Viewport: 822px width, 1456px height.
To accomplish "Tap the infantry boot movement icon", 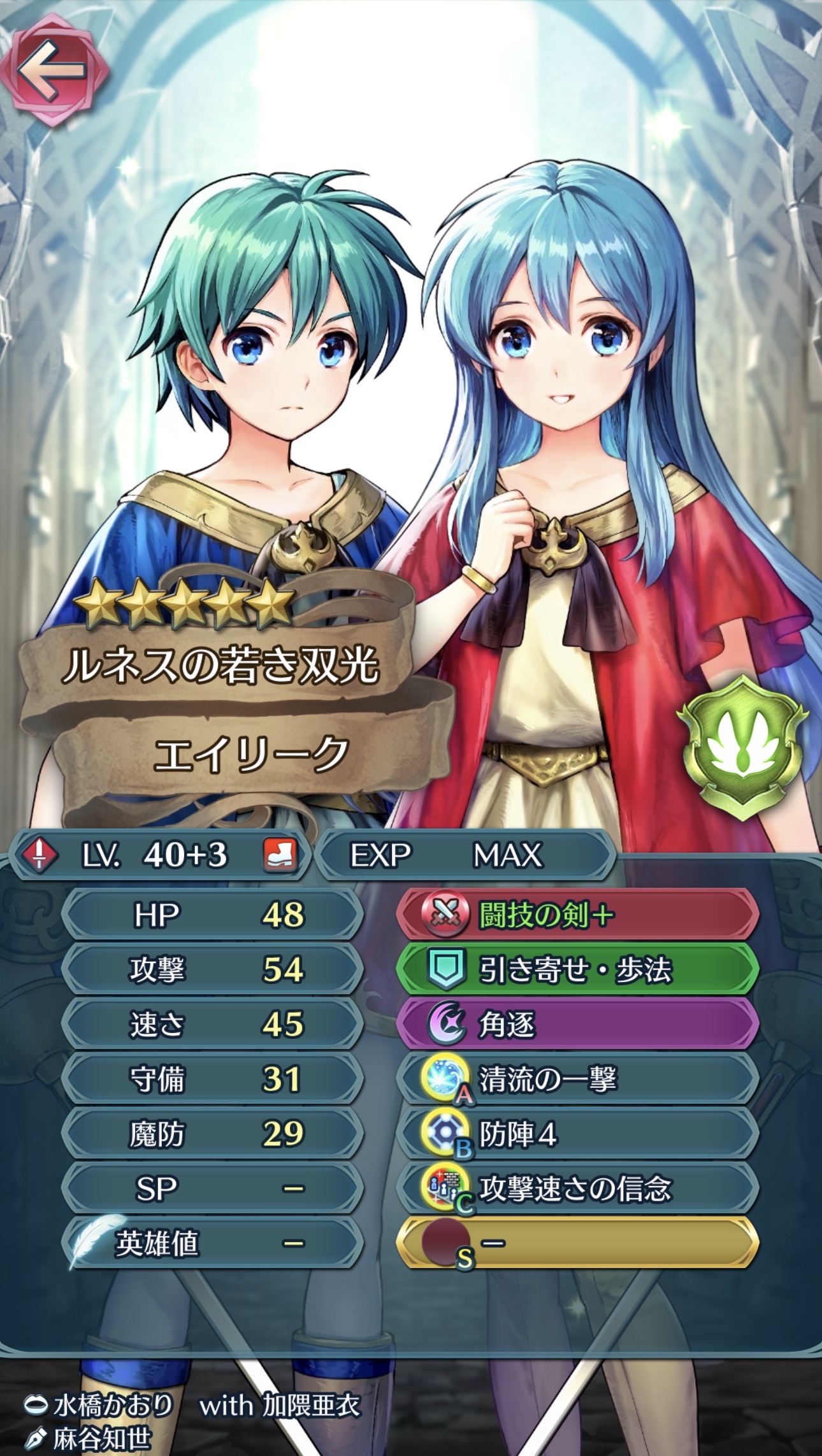I will tap(280, 855).
